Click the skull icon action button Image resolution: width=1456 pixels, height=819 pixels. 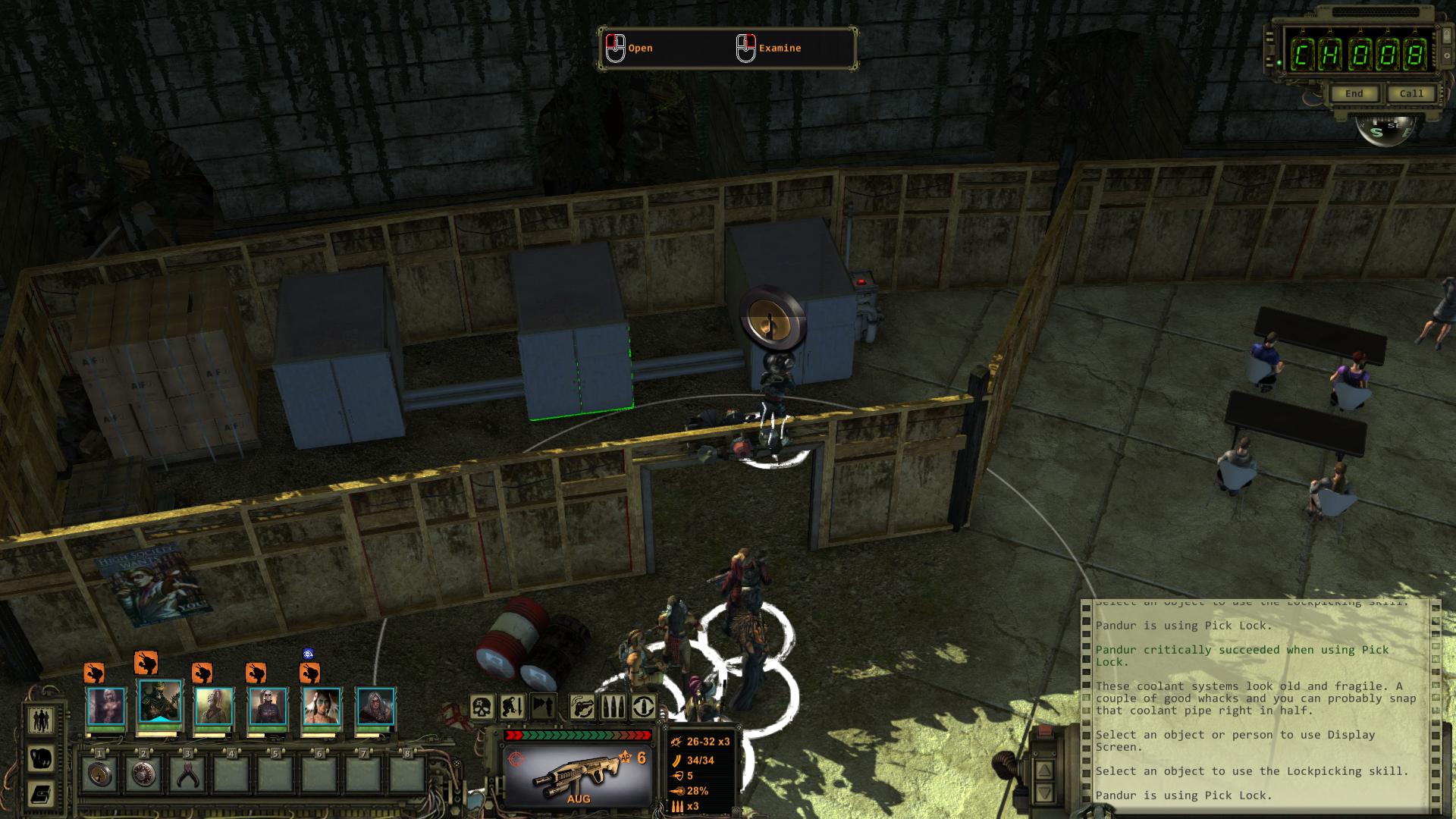482,708
